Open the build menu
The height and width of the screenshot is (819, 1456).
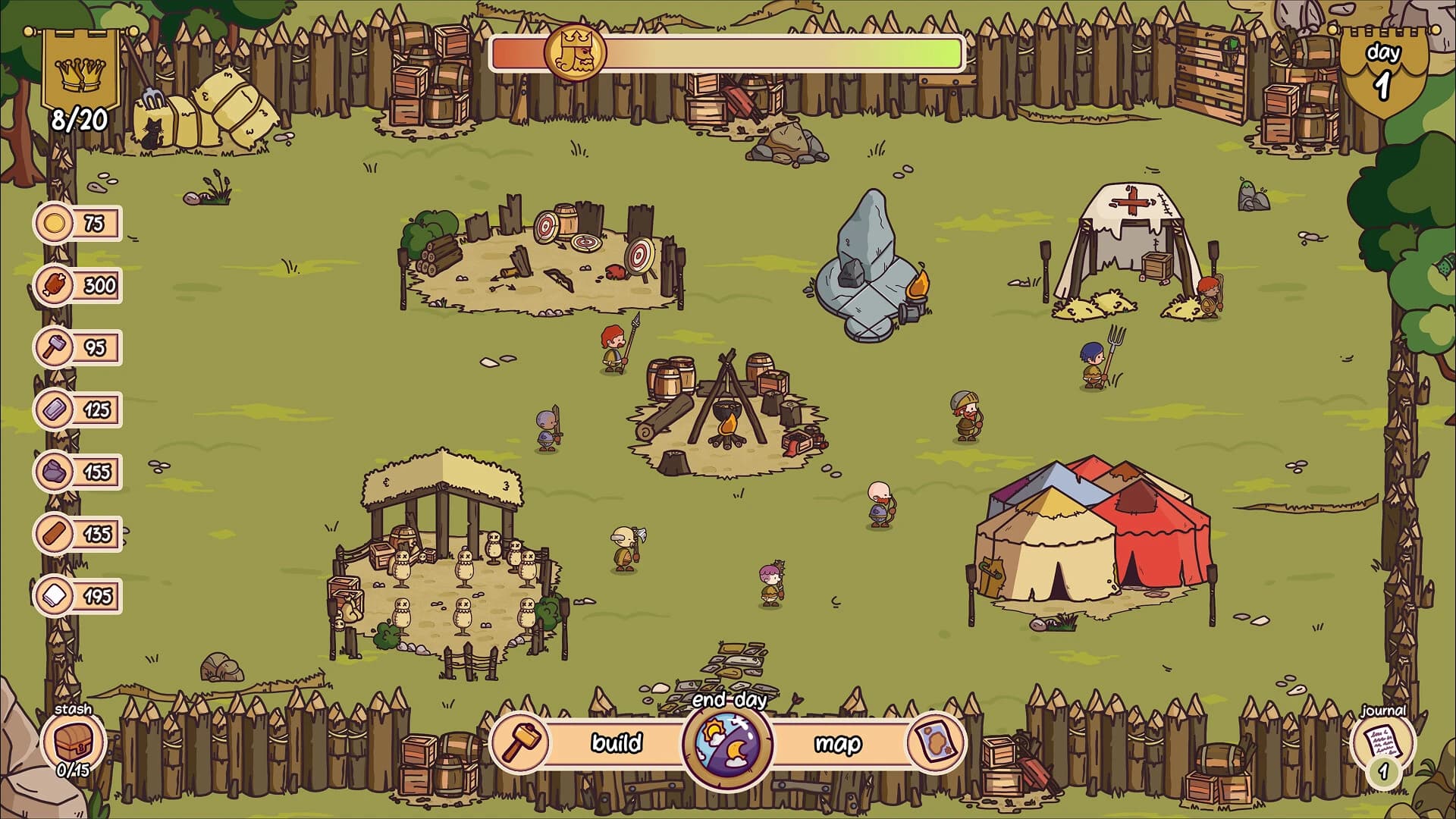click(616, 743)
